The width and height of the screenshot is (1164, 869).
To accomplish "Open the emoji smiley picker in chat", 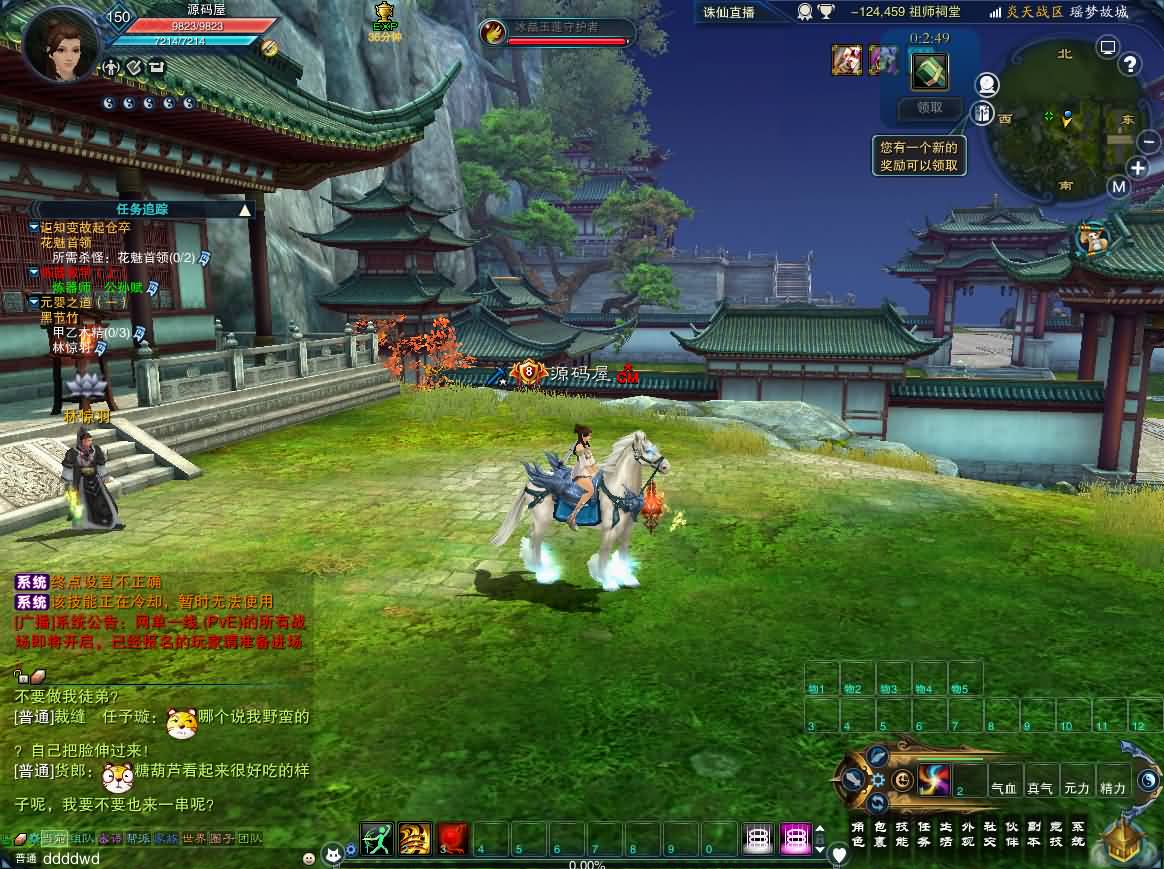I will [x=309, y=858].
